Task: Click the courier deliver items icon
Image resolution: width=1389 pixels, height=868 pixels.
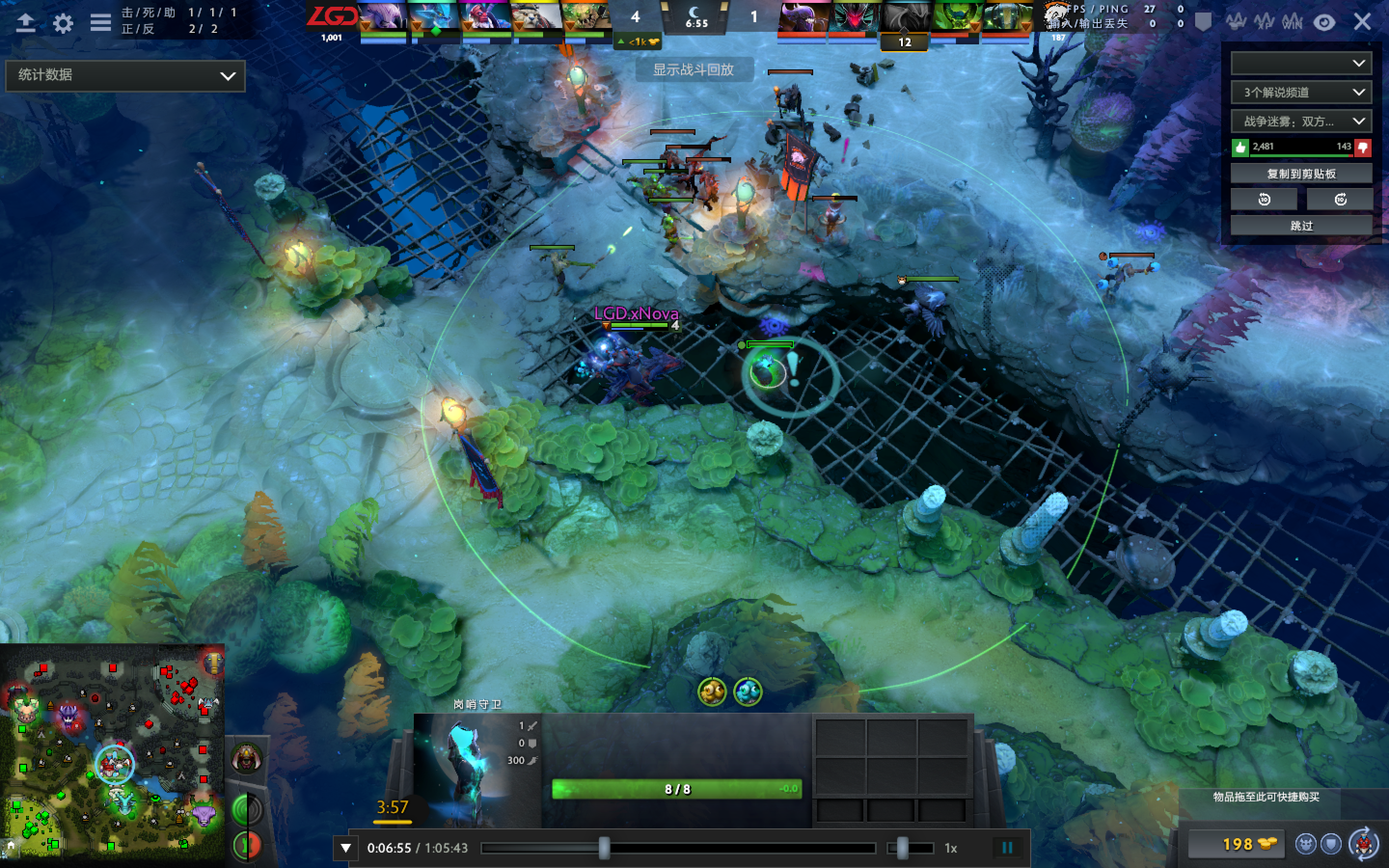Action: [1364, 844]
